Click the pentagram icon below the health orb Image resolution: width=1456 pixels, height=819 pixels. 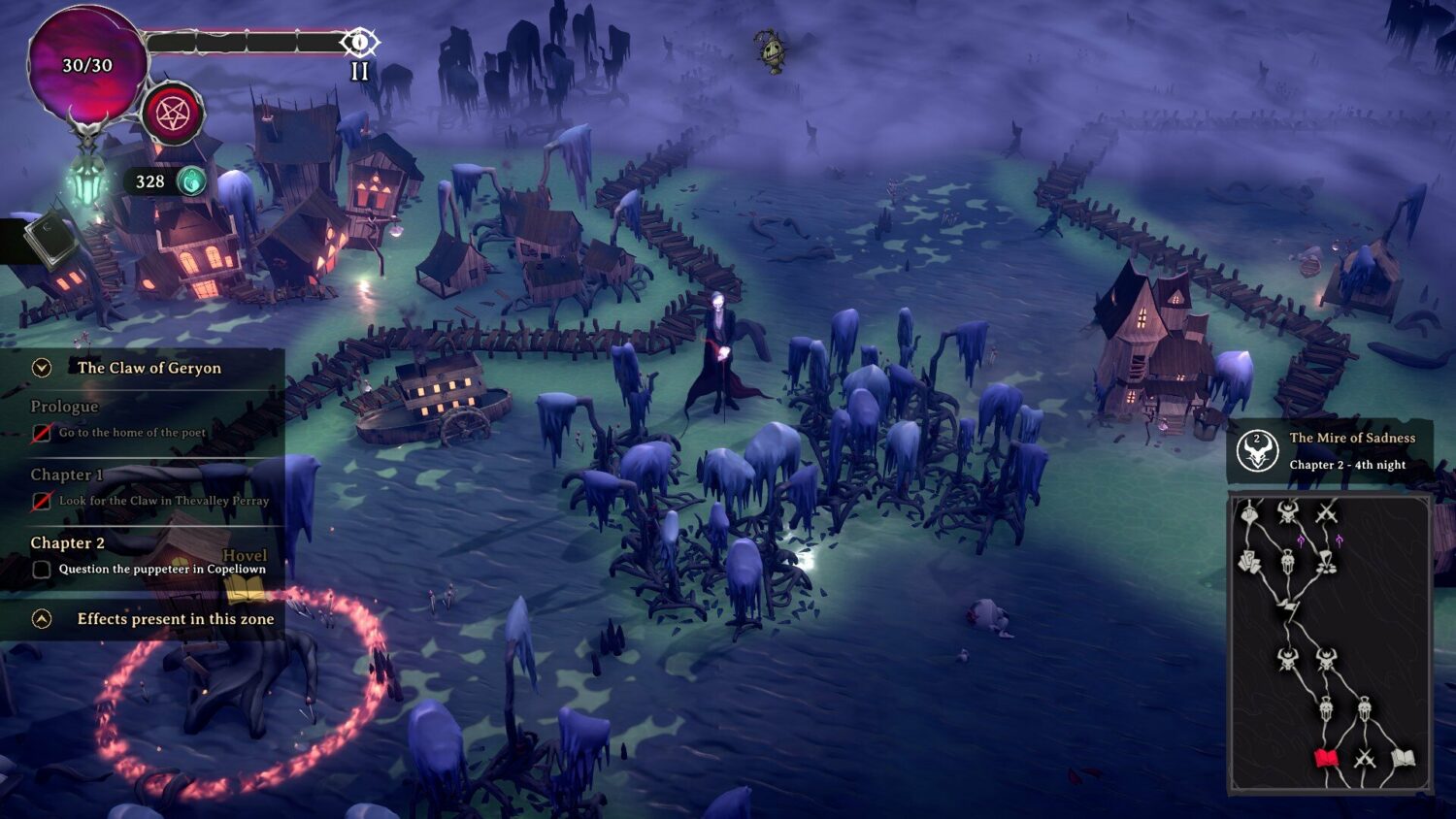pos(173,114)
